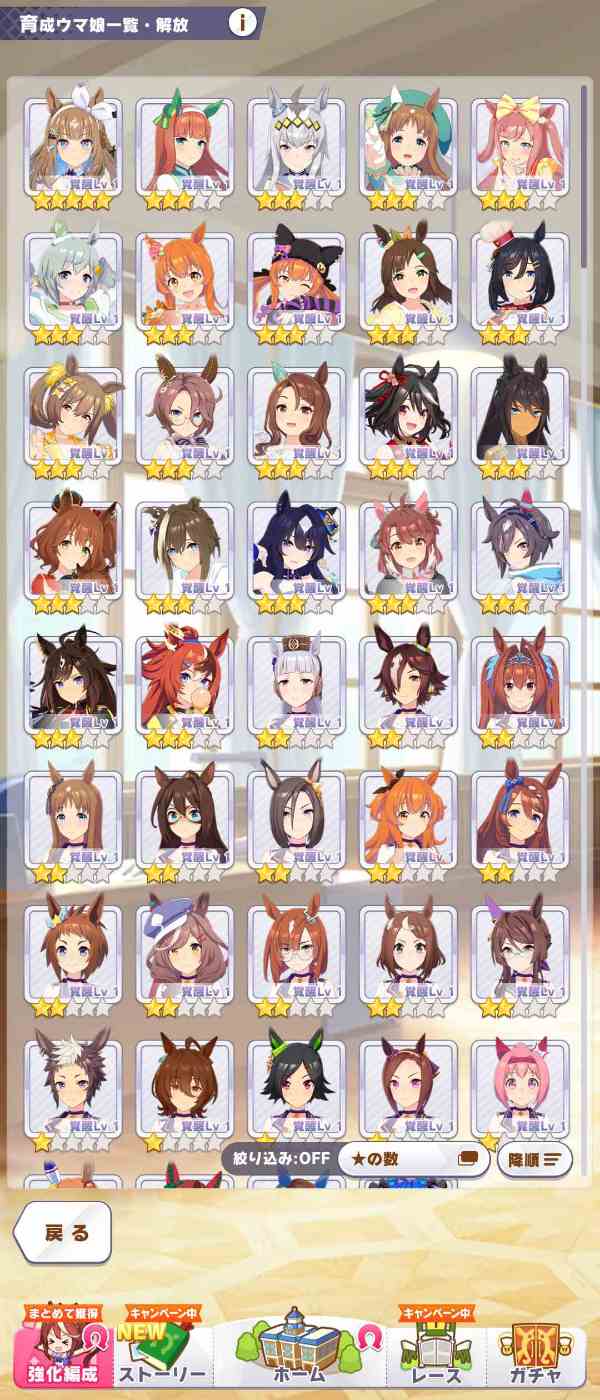Go back with the 戻る button
600x1400 pixels.
coord(63,1232)
